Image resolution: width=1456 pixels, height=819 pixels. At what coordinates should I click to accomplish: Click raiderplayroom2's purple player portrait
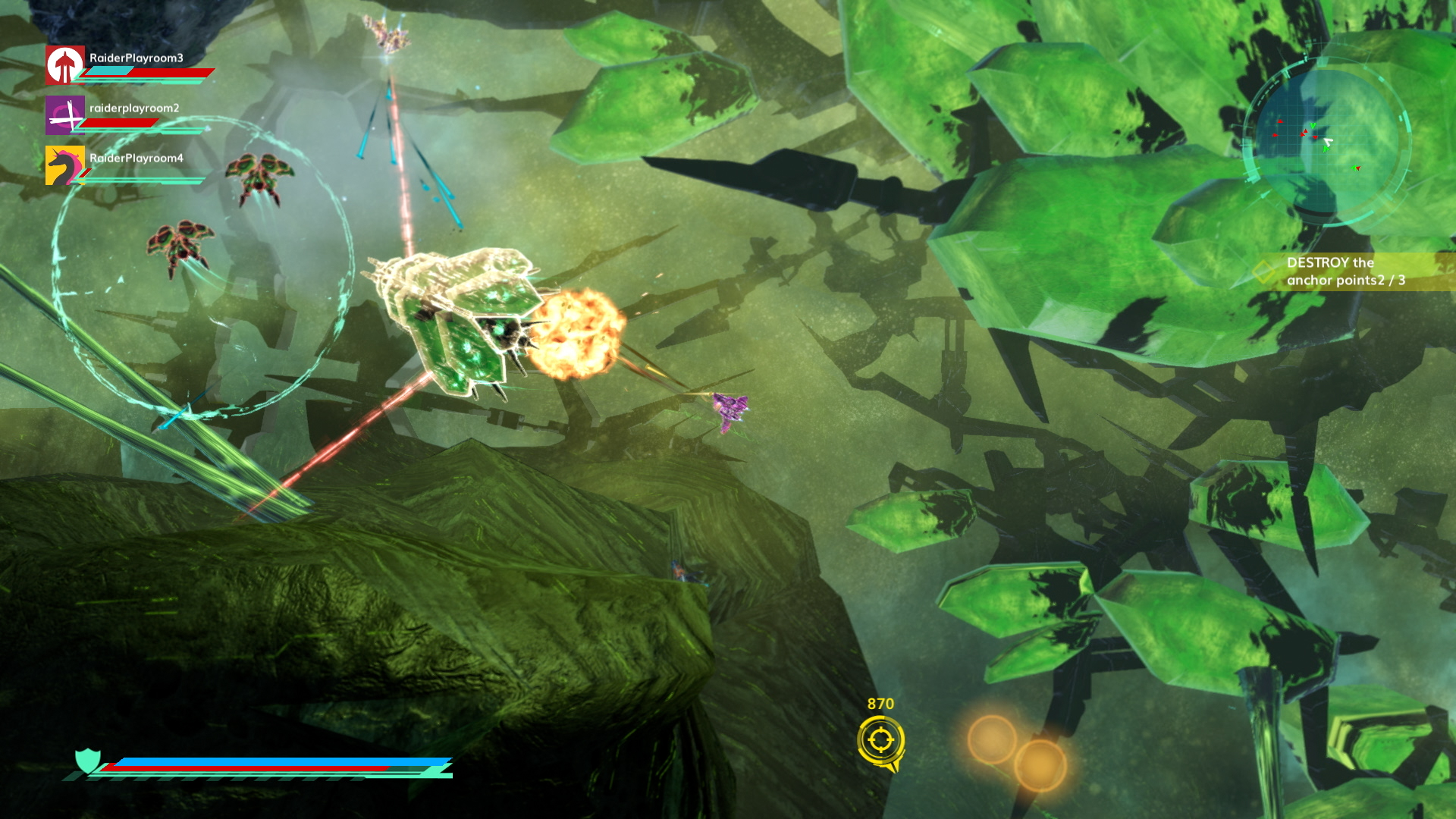pyautogui.click(x=64, y=115)
